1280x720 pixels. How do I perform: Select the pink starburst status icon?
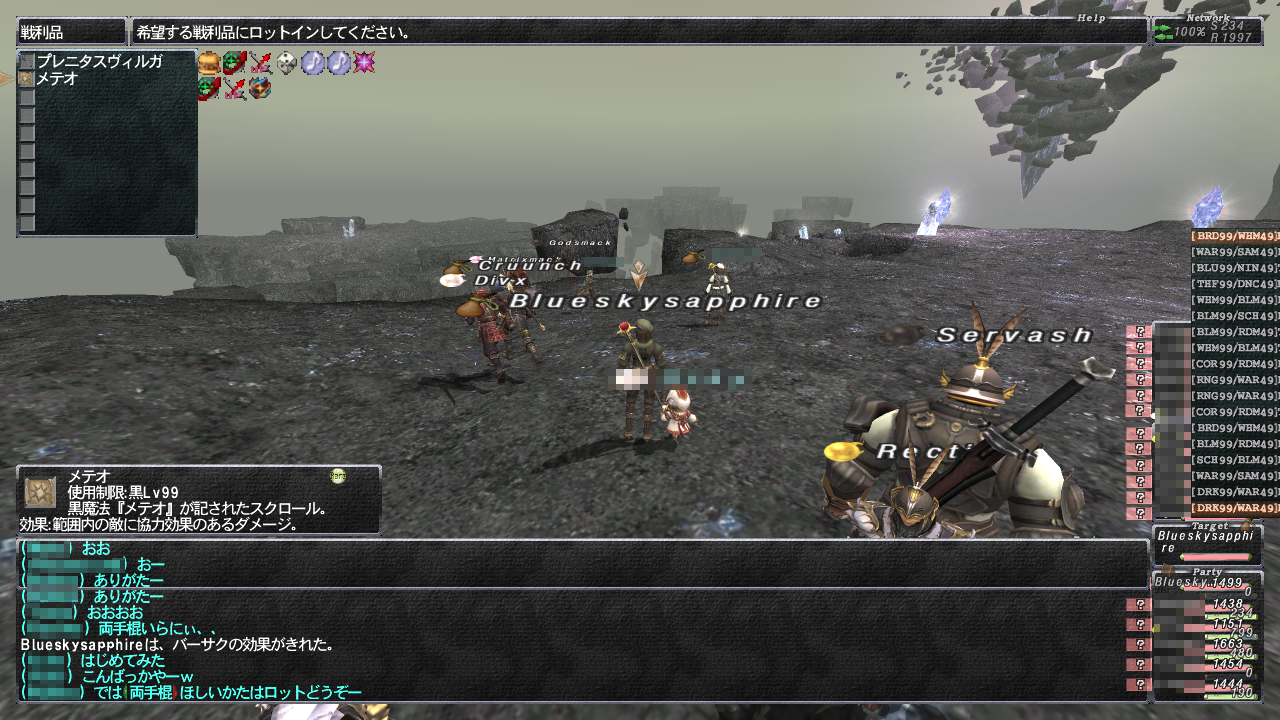coord(364,63)
